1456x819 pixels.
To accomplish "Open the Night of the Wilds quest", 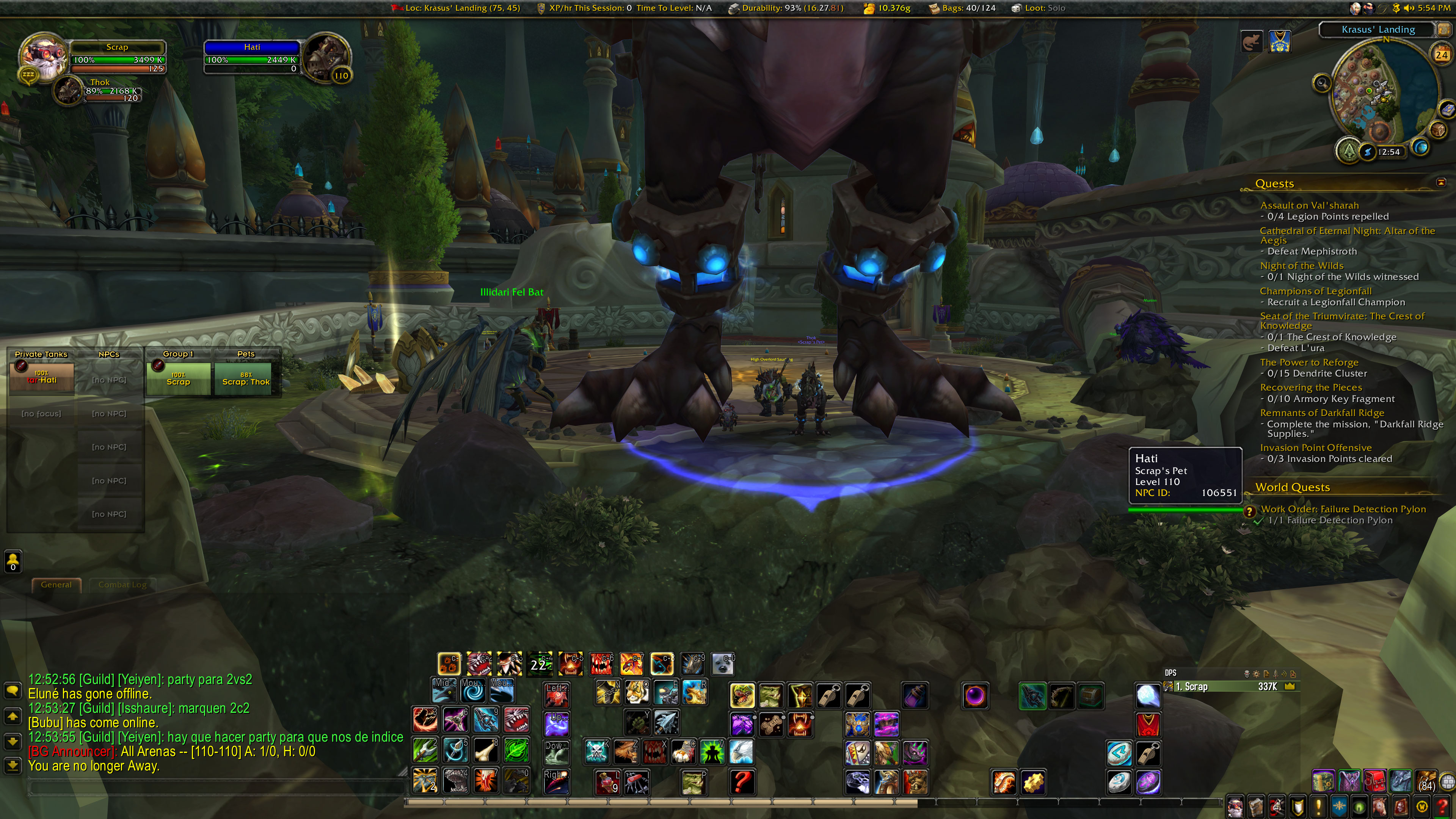I will pos(1301,266).
